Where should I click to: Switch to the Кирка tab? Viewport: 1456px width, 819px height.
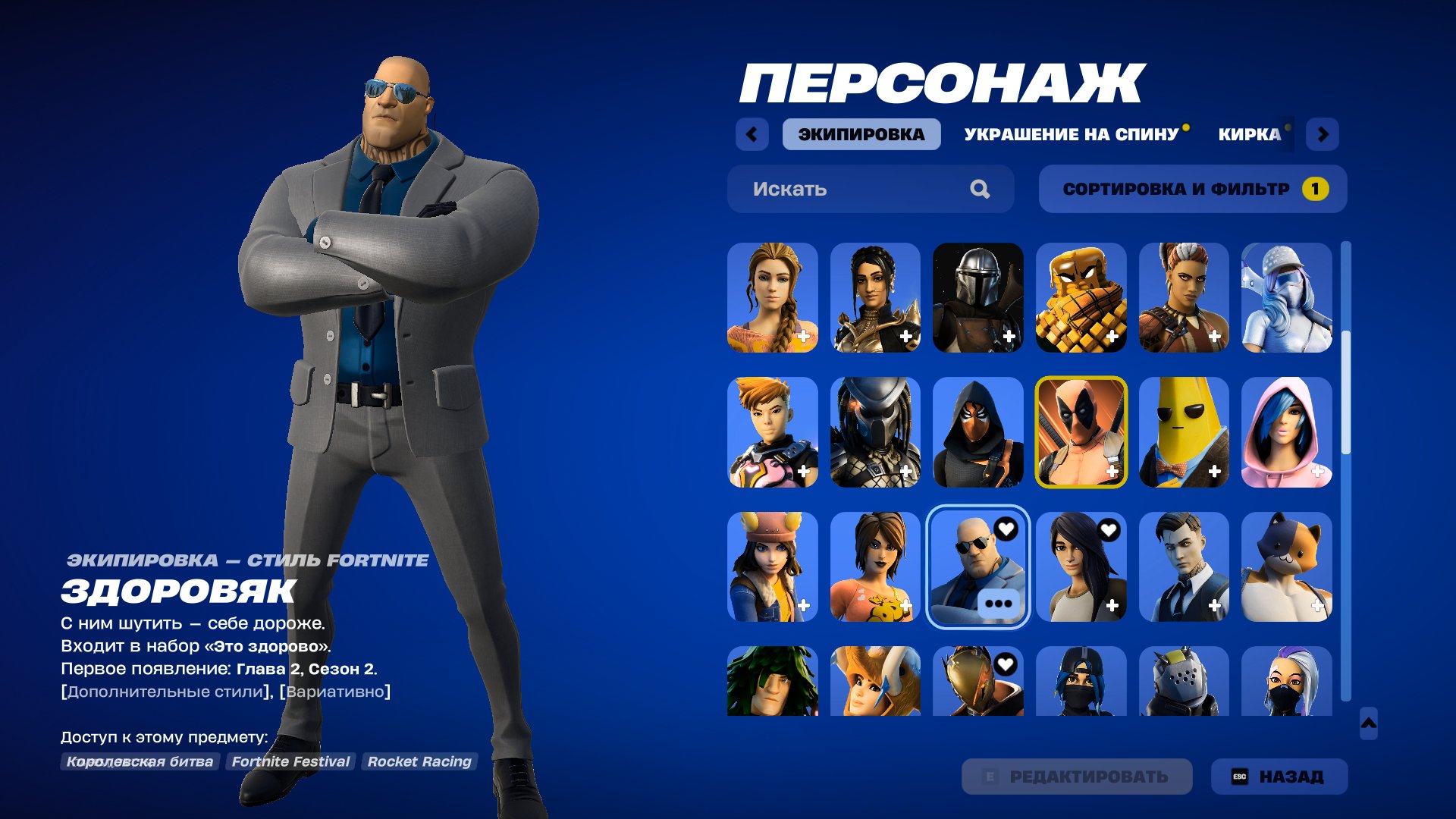coord(1252,134)
